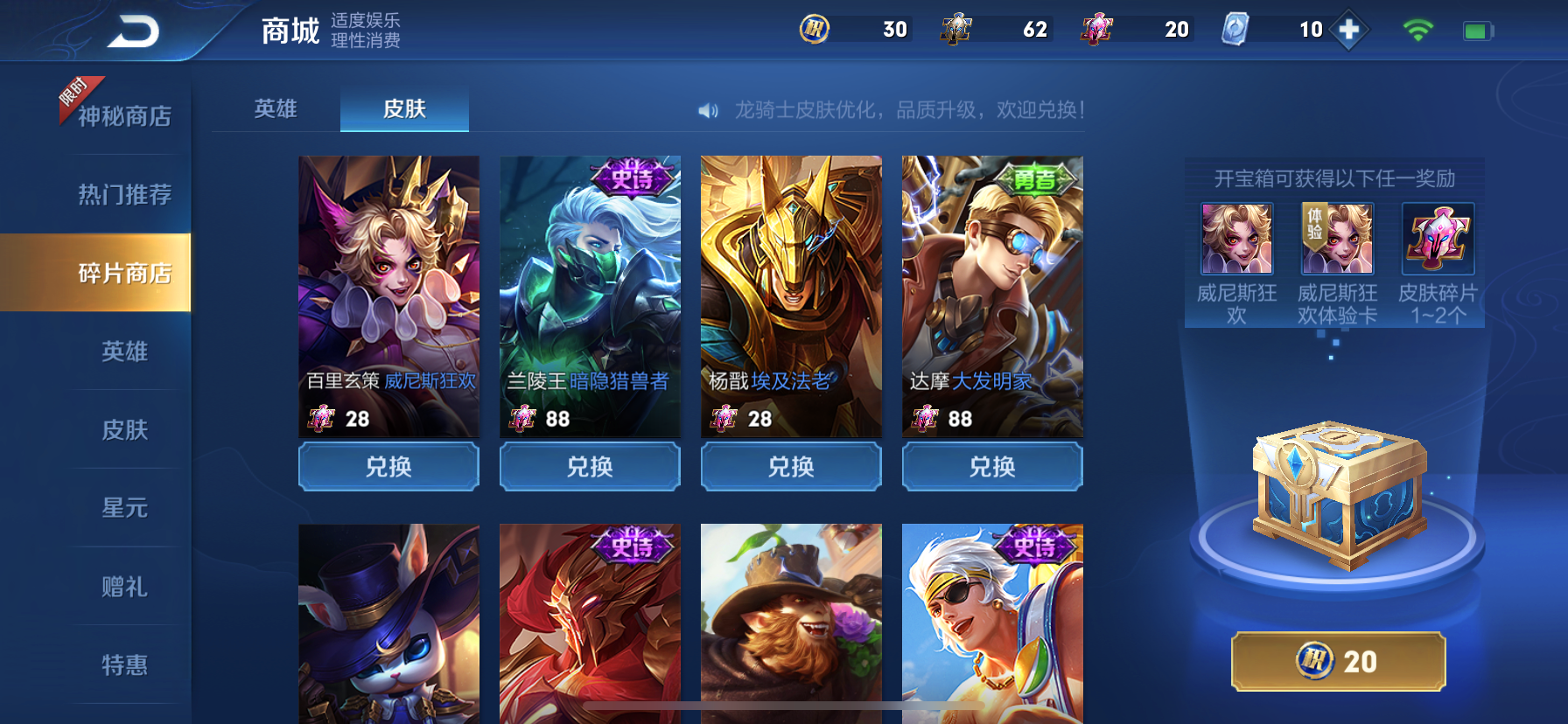Screen dimensions: 1568x724
Task: Click the battery indicator icon
Action: 1475,29
